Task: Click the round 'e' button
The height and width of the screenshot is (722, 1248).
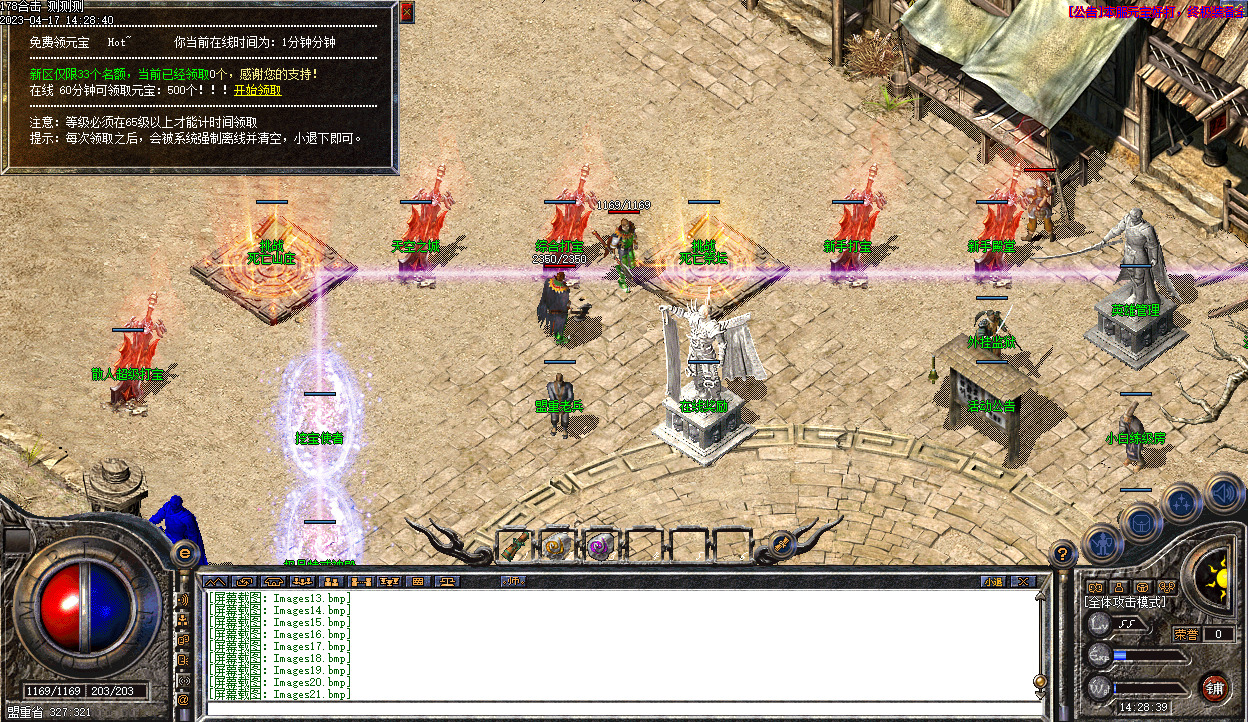Action: [185, 552]
